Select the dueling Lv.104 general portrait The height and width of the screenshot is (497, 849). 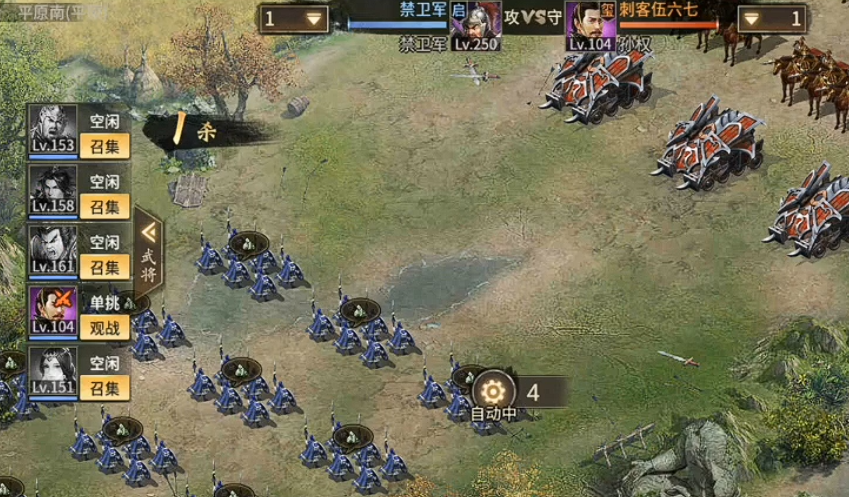(52, 310)
